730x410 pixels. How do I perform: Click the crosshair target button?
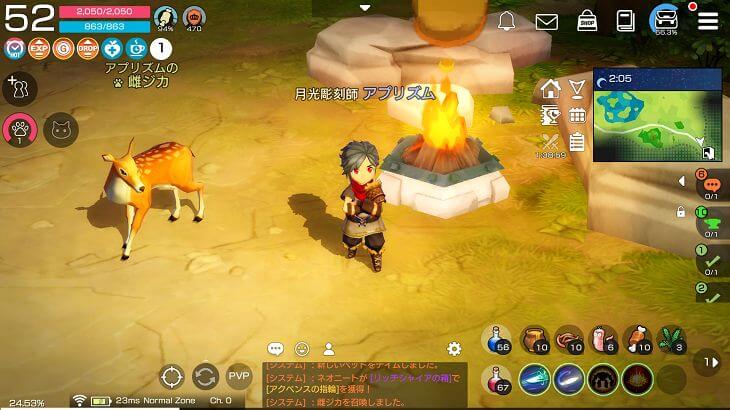pyautogui.click(x=173, y=377)
